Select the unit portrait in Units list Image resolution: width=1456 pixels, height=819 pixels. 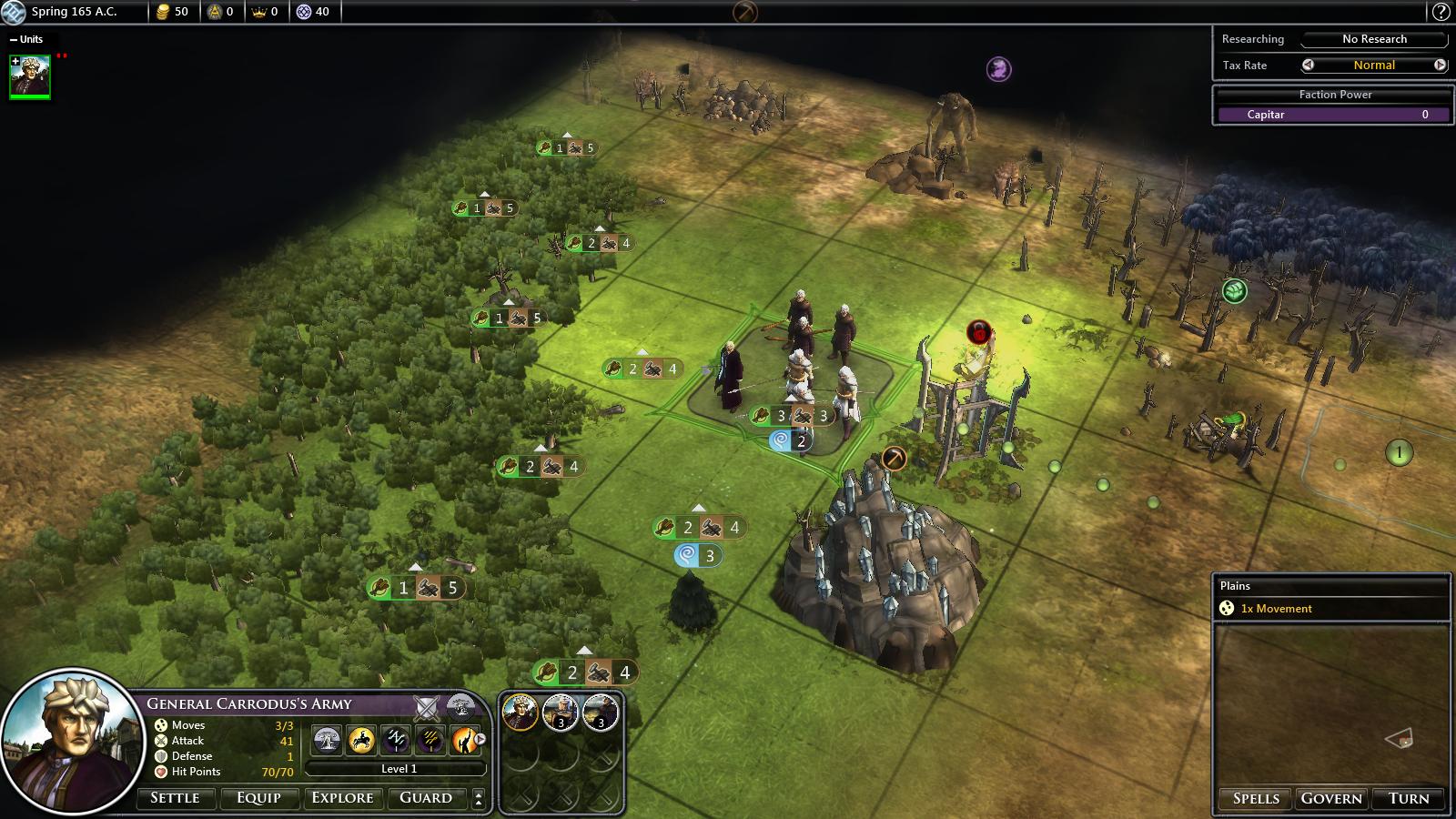(x=30, y=76)
